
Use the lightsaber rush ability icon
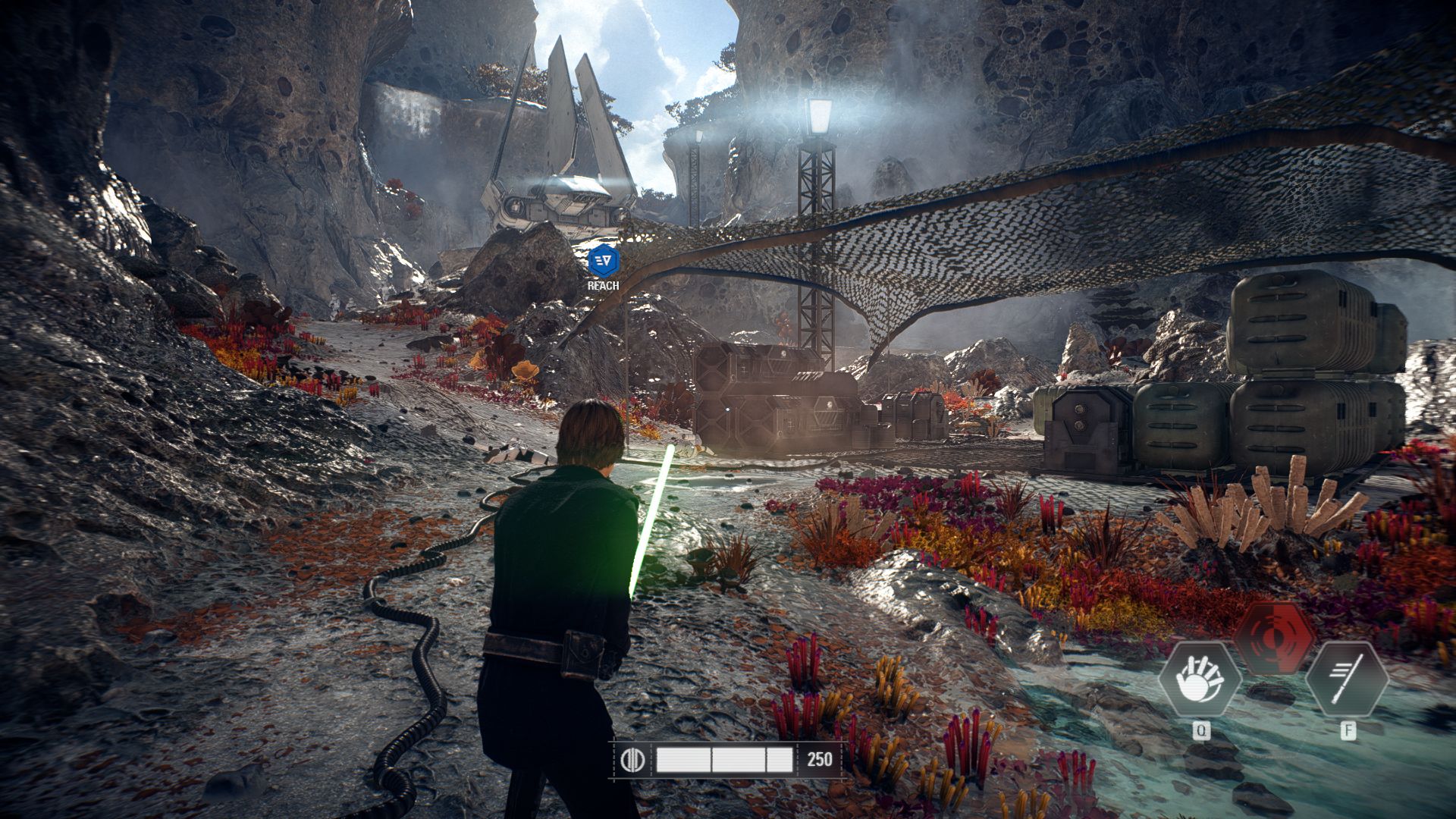(1348, 679)
